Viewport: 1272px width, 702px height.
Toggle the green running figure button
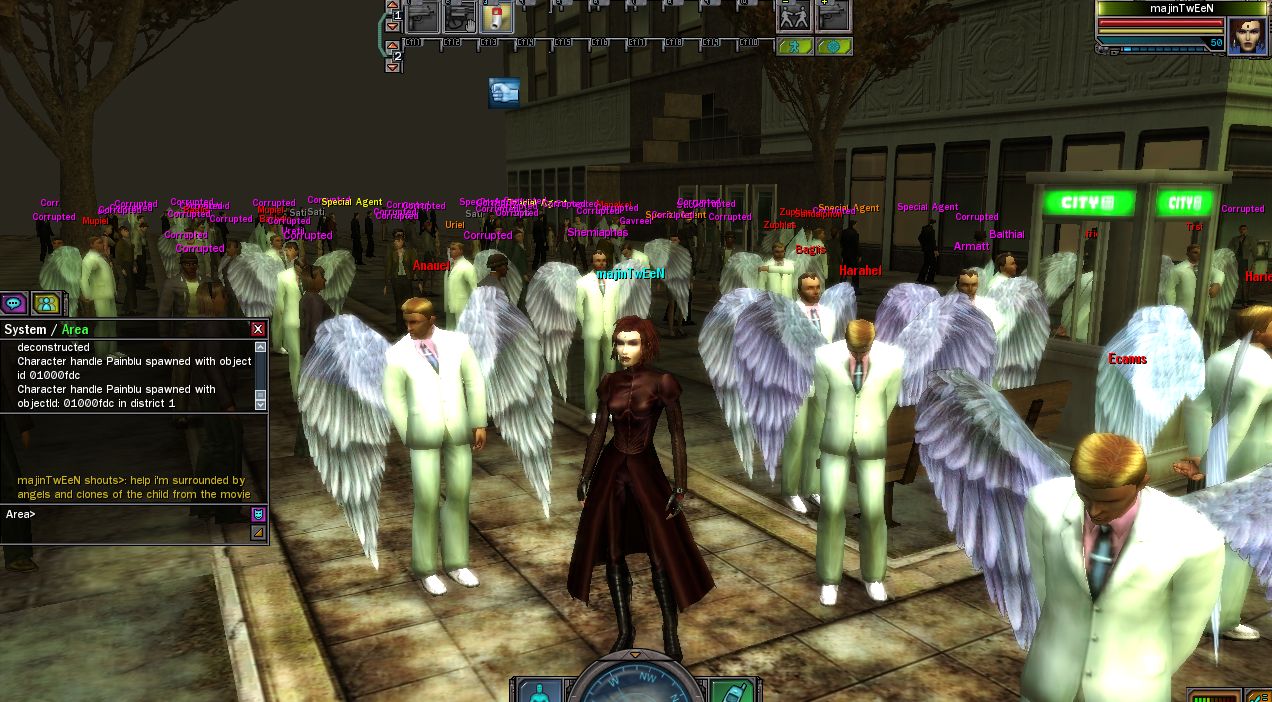794,46
